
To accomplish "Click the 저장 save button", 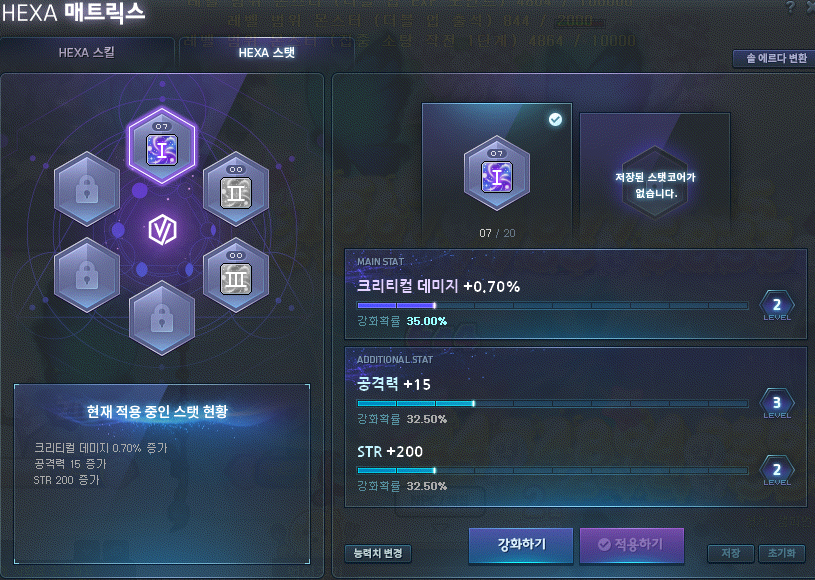I will [730, 553].
